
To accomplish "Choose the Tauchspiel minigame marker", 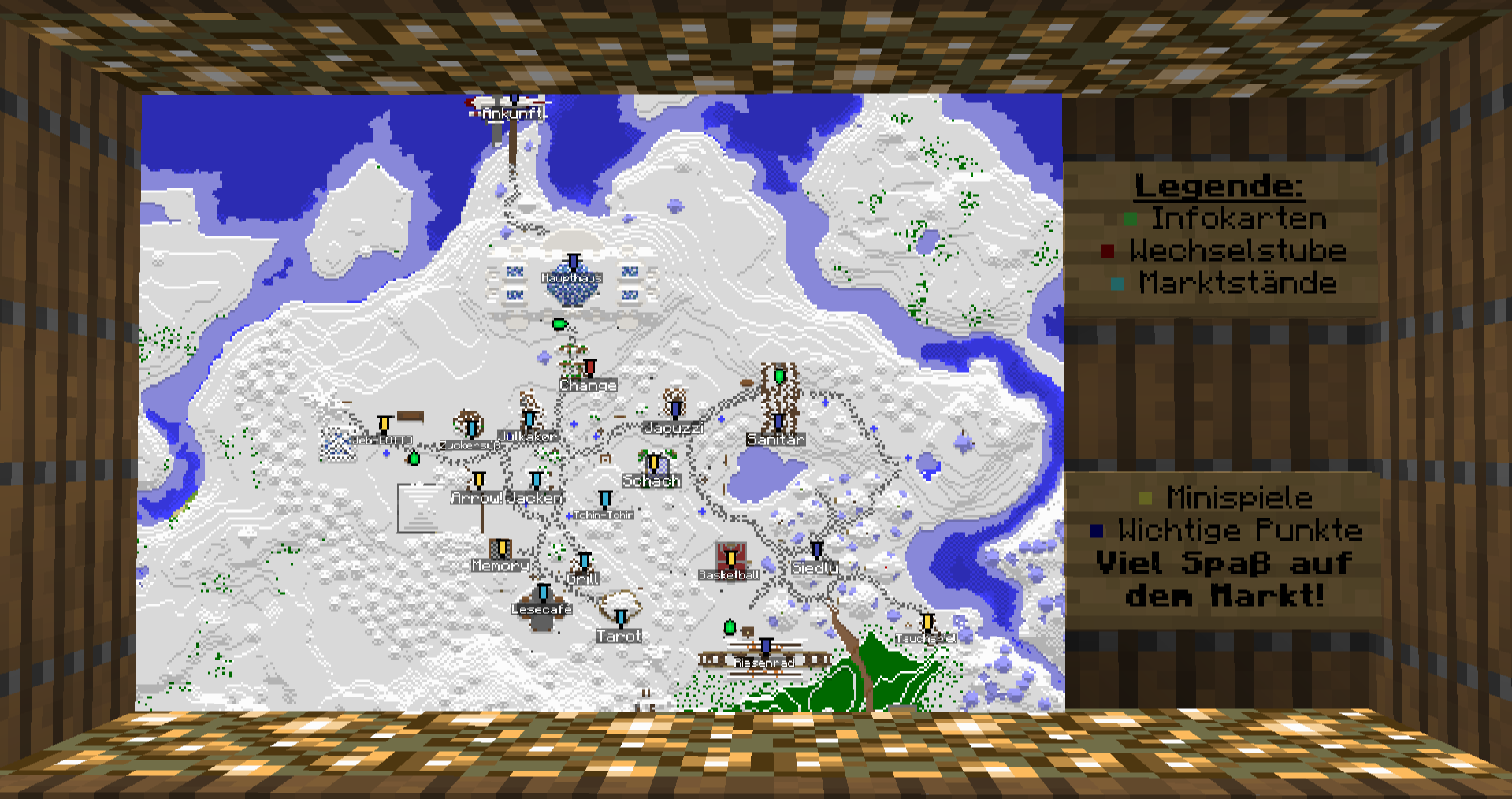I will pos(927,623).
